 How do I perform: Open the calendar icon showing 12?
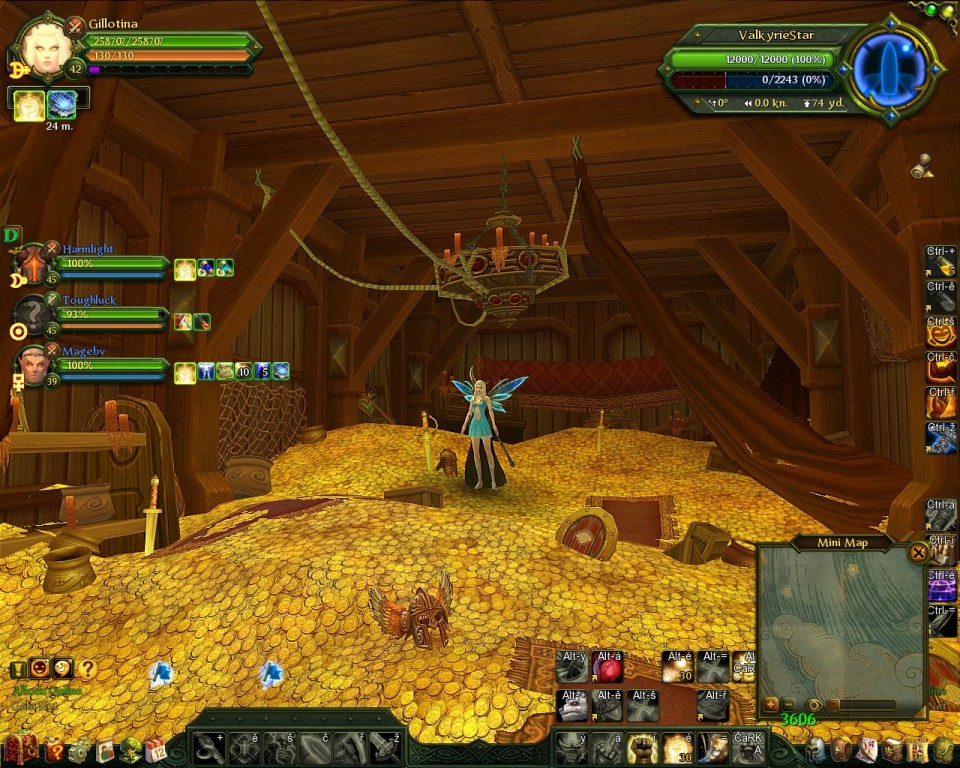tap(154, 749)
